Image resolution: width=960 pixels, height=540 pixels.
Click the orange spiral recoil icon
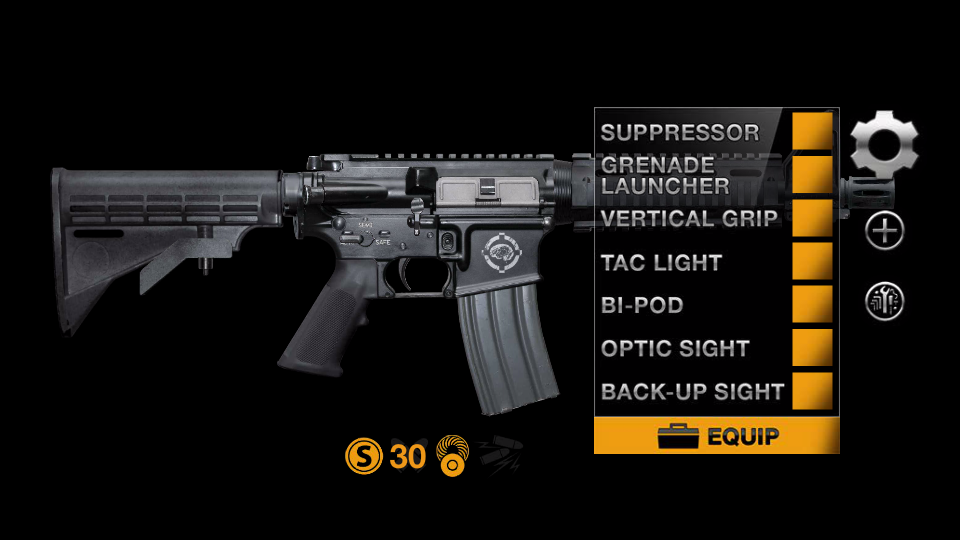453,455
